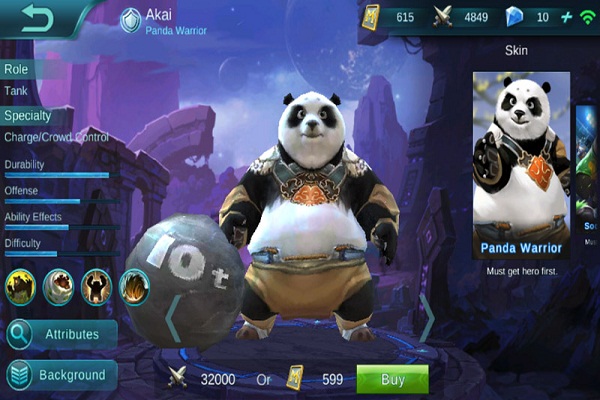The height and width of the screenshot is (400, 600).
Task: Buy the hero Akai
Action: (392, 379)
